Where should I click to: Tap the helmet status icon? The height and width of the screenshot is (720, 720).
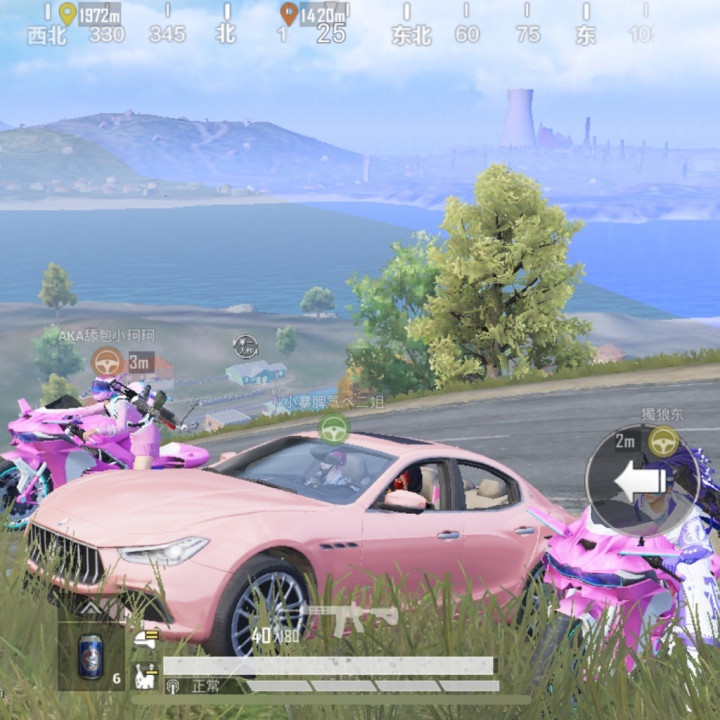[145, 638]
